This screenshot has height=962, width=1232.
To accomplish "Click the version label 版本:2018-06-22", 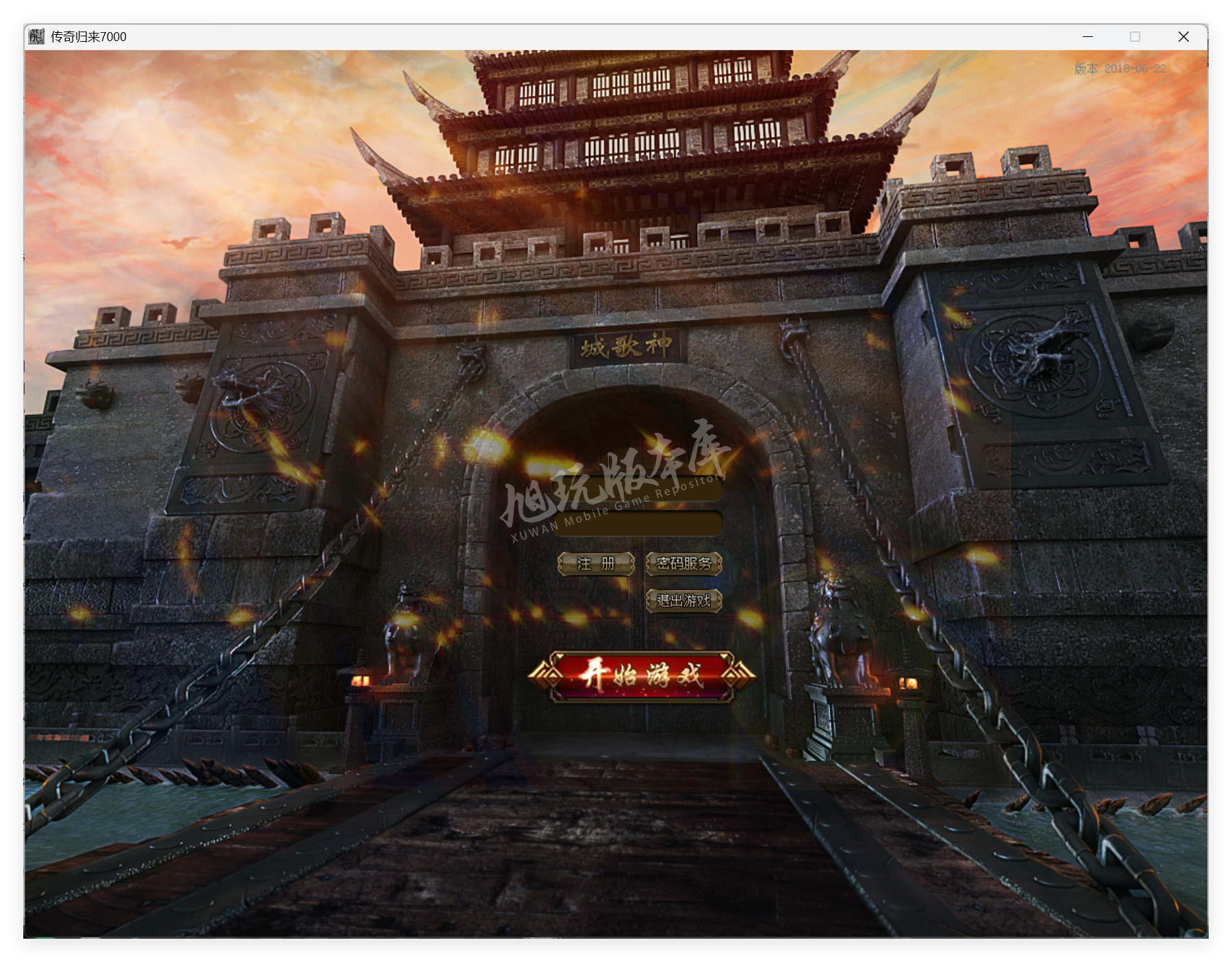I will [1119, 69].
